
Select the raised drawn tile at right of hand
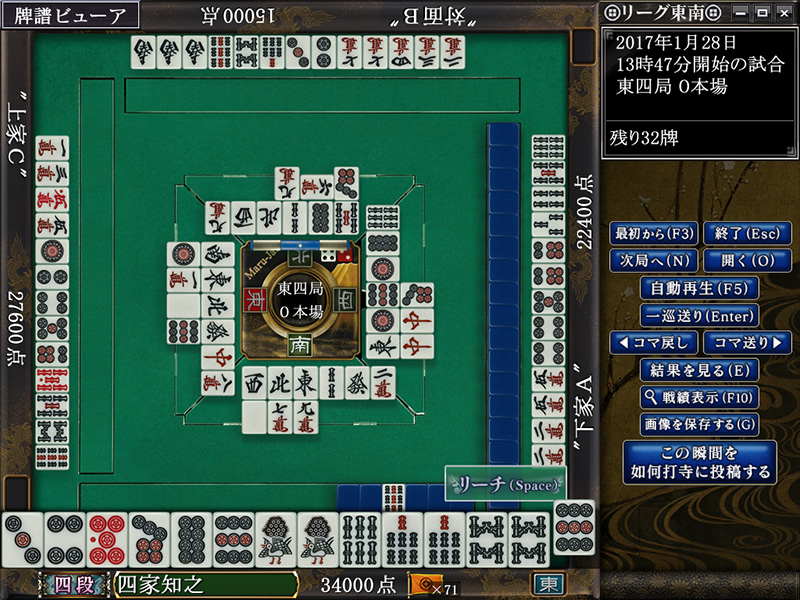click(x=573, y=527)
